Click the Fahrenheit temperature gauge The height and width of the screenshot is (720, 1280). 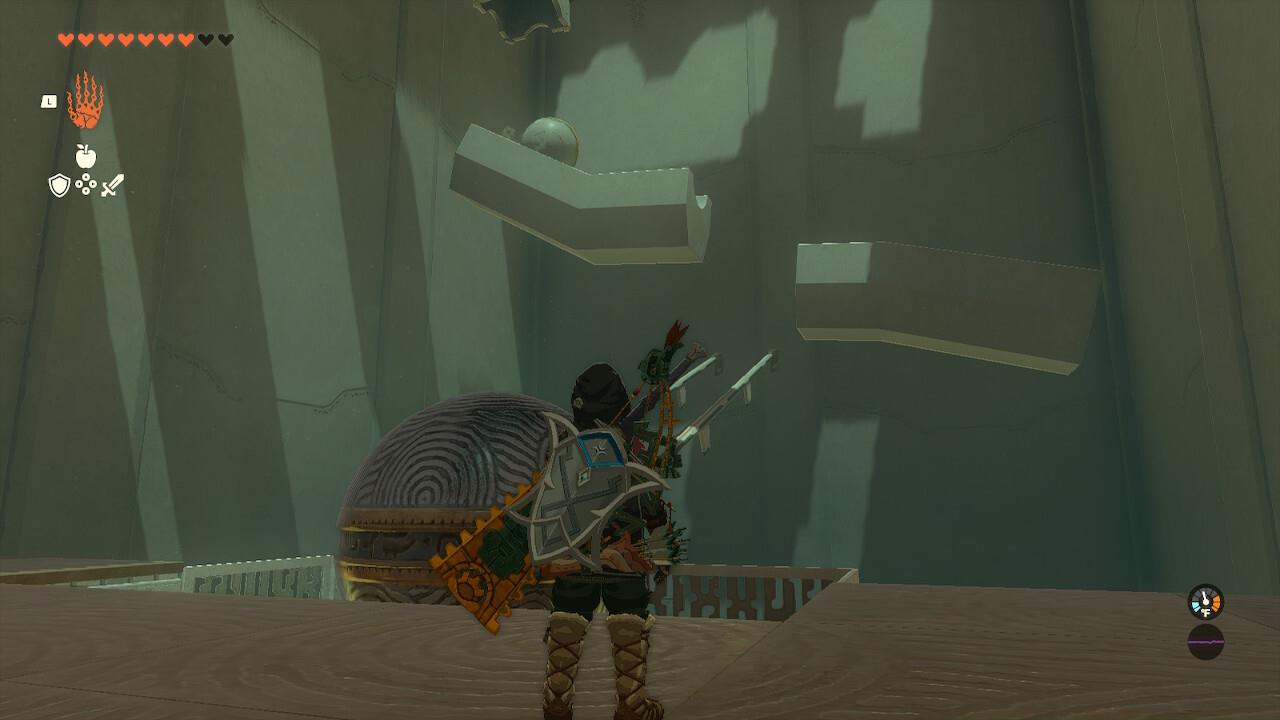coord(1206,601)
